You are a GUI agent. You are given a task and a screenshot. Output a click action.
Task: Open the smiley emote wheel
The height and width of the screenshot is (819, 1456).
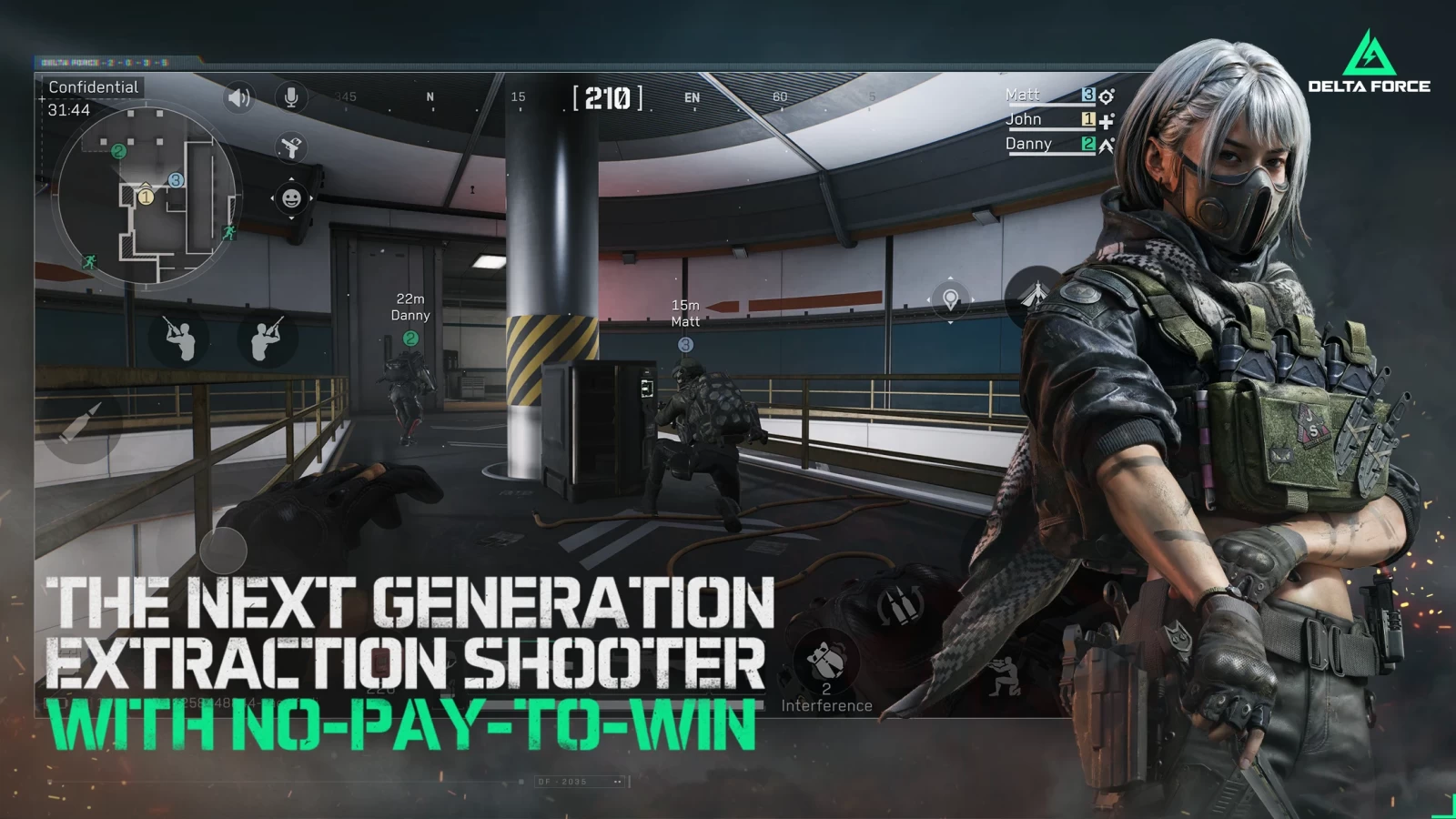[x=291, y=197]
